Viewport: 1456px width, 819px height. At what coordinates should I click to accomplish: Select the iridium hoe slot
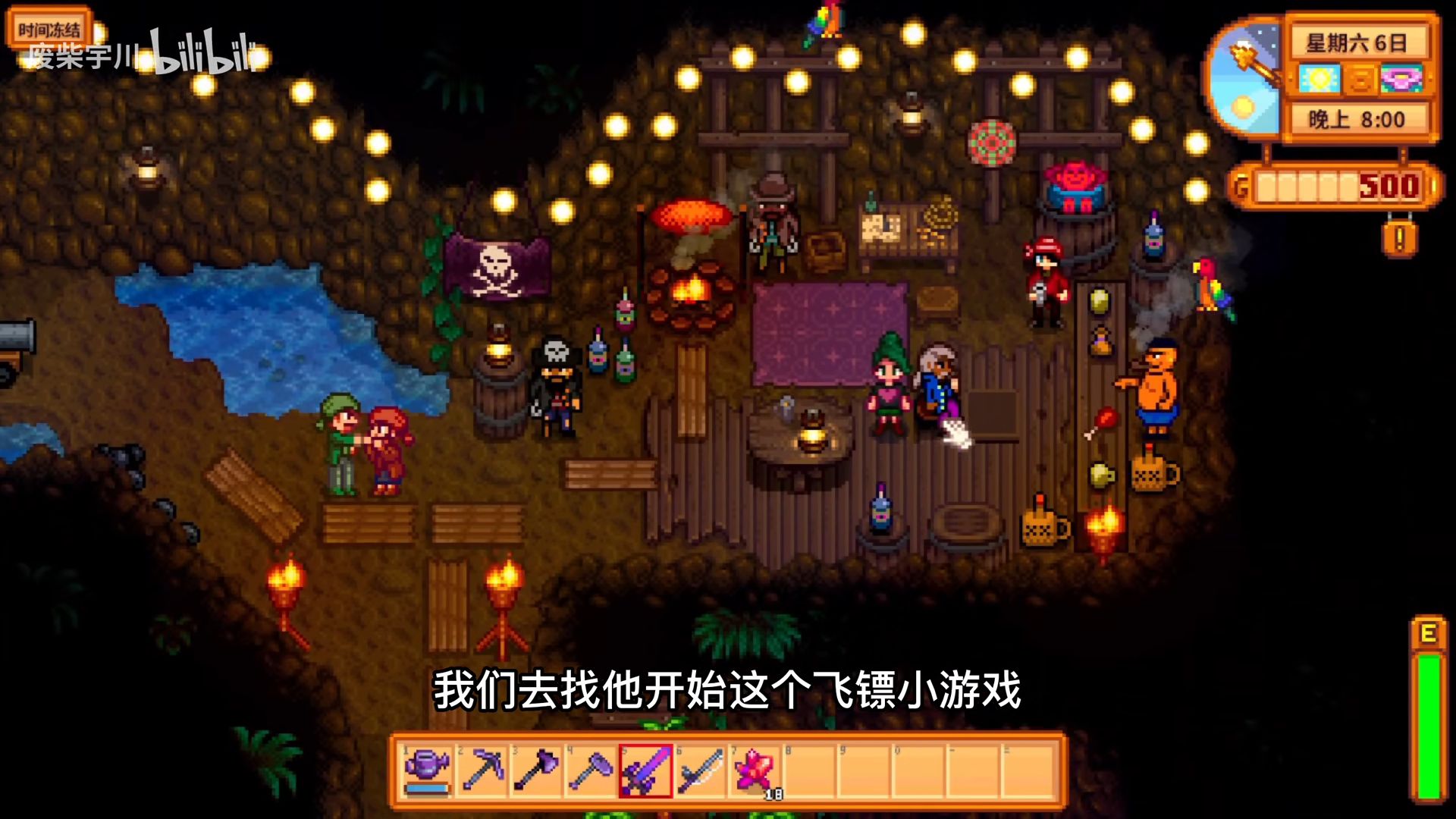(x=591, y=769)
